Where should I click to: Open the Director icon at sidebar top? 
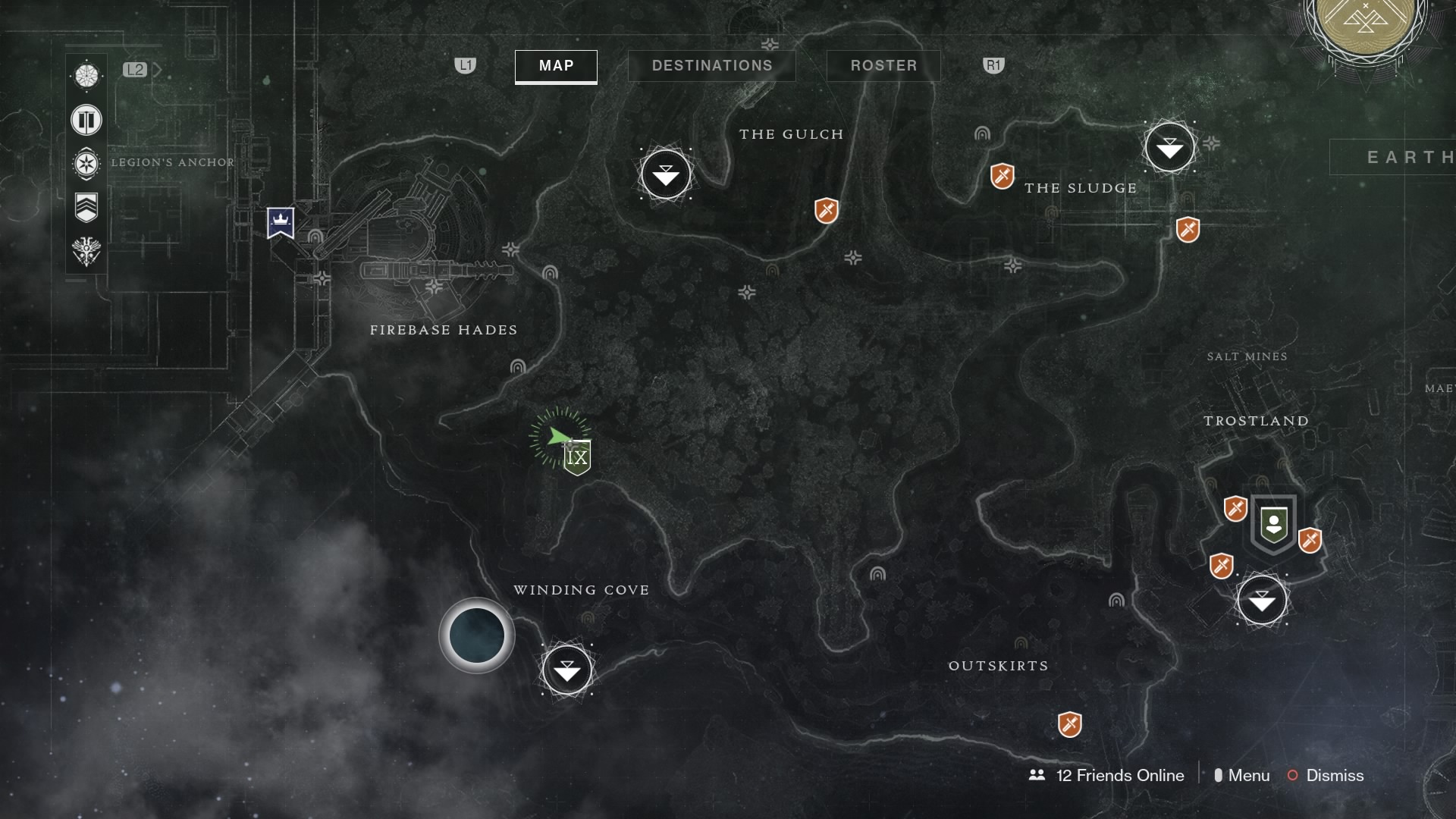click(x=86, y=75)
